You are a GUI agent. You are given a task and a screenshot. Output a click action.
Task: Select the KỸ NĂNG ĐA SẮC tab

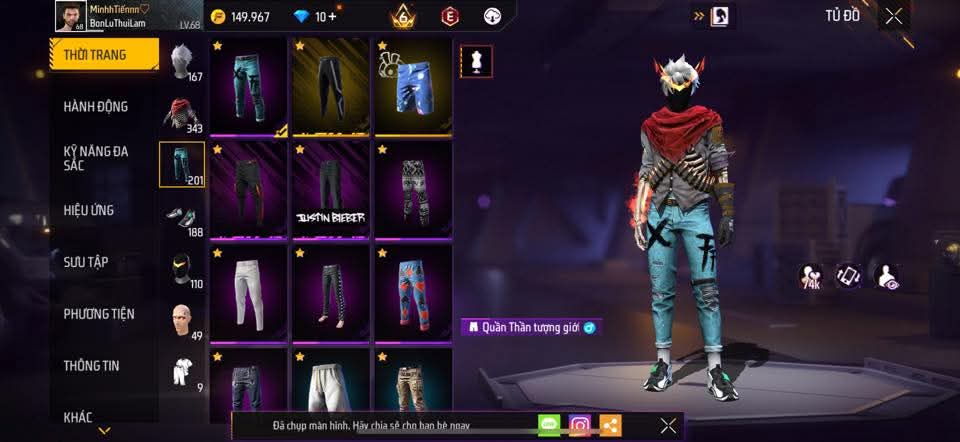pyautogui.click(x=96, y=158)
